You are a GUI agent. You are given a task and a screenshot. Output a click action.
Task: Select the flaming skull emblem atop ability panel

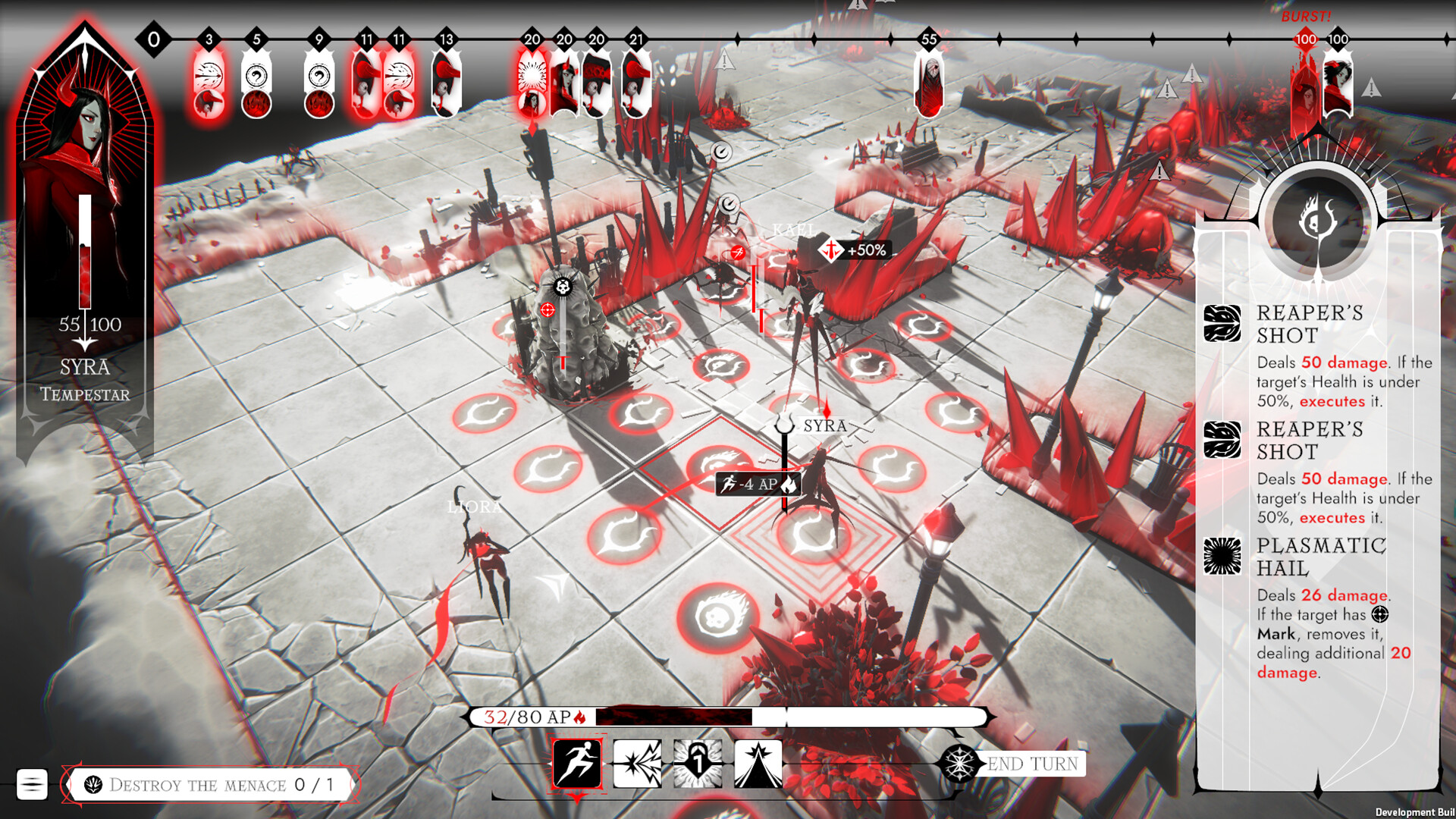(x=1318, y=221)
